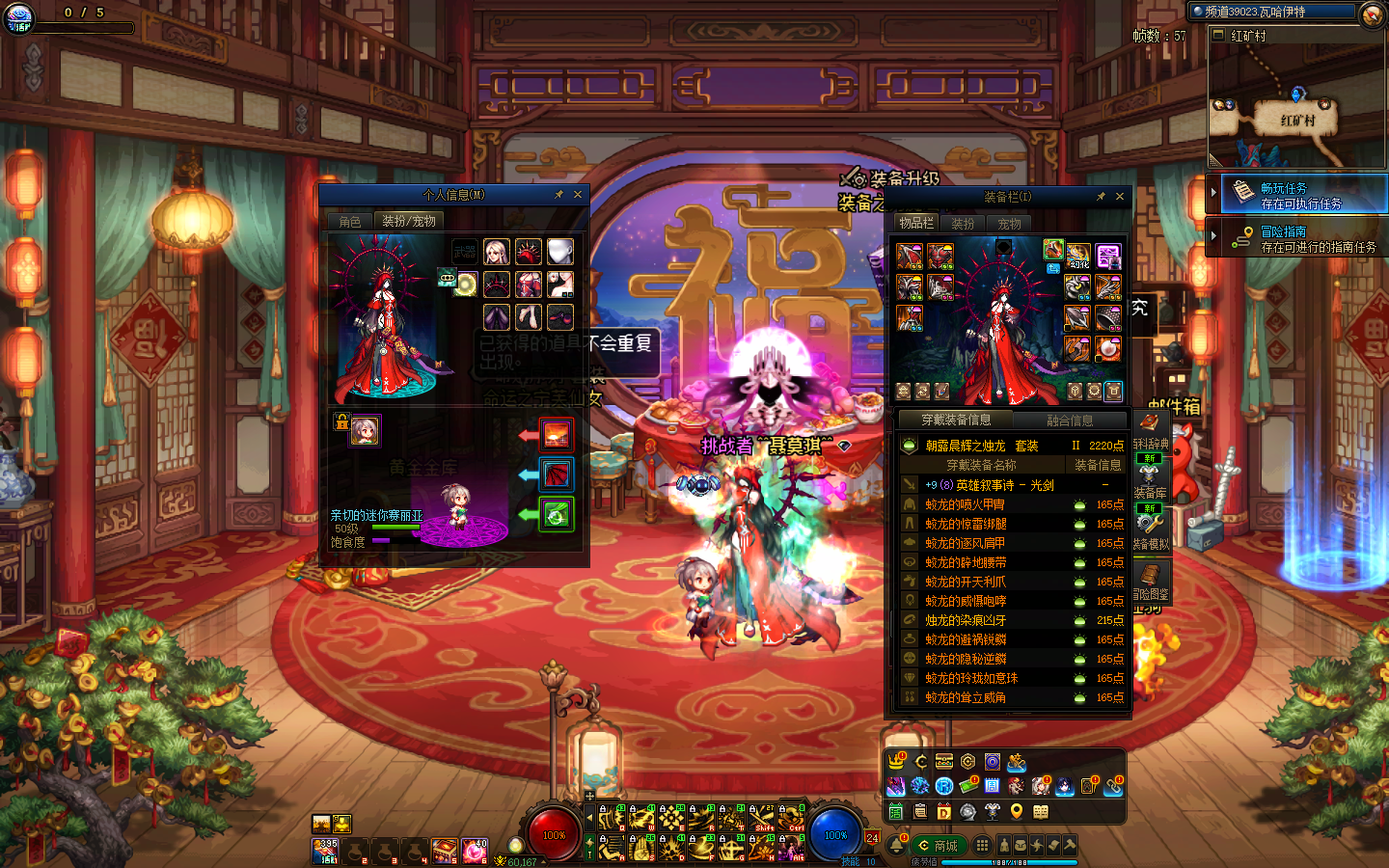The height and width of the screenshot is (868, 1389).
Task: Open the 商城 shop button
Action: [939, 846]
